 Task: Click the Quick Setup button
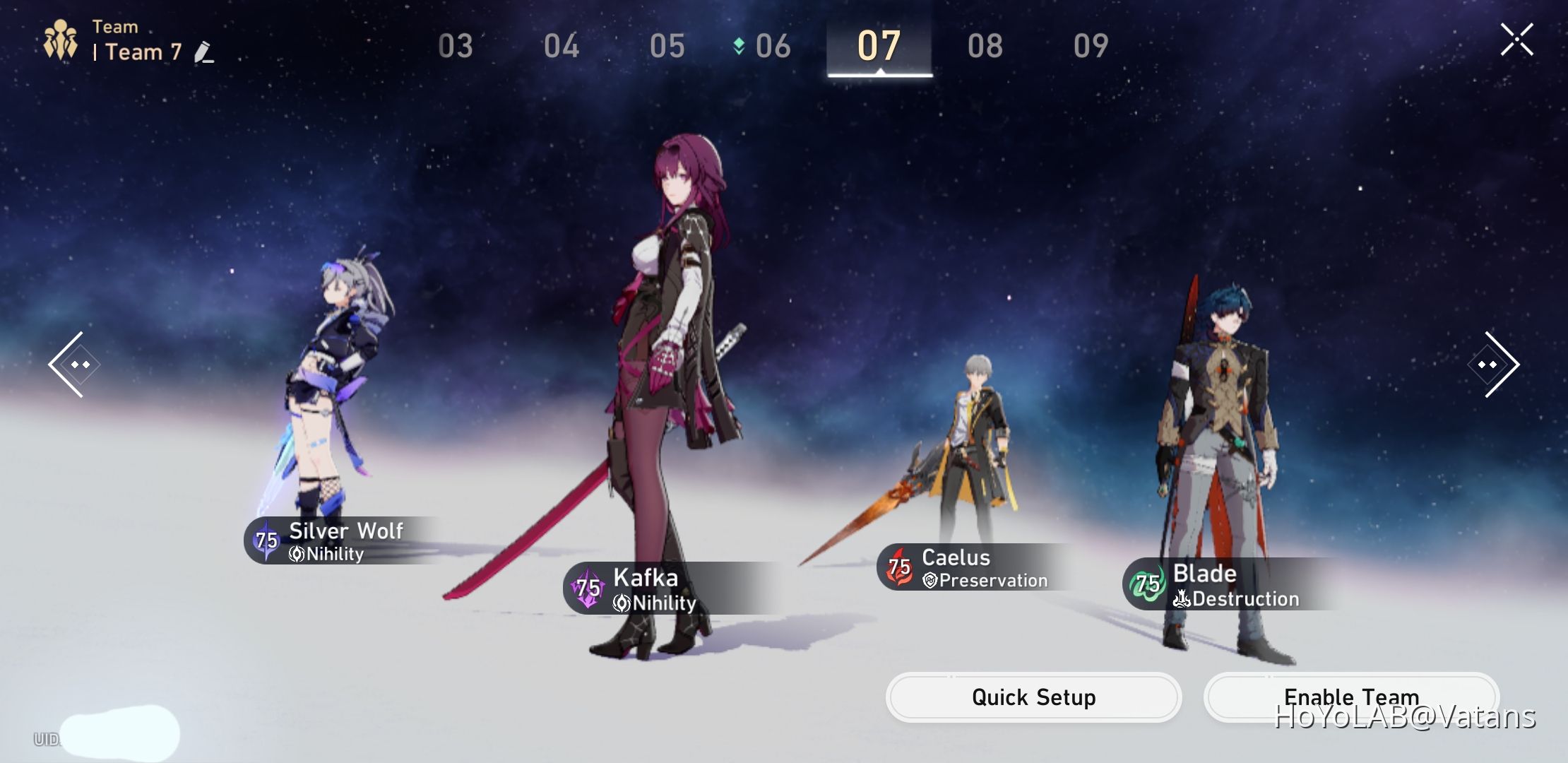1033,697
